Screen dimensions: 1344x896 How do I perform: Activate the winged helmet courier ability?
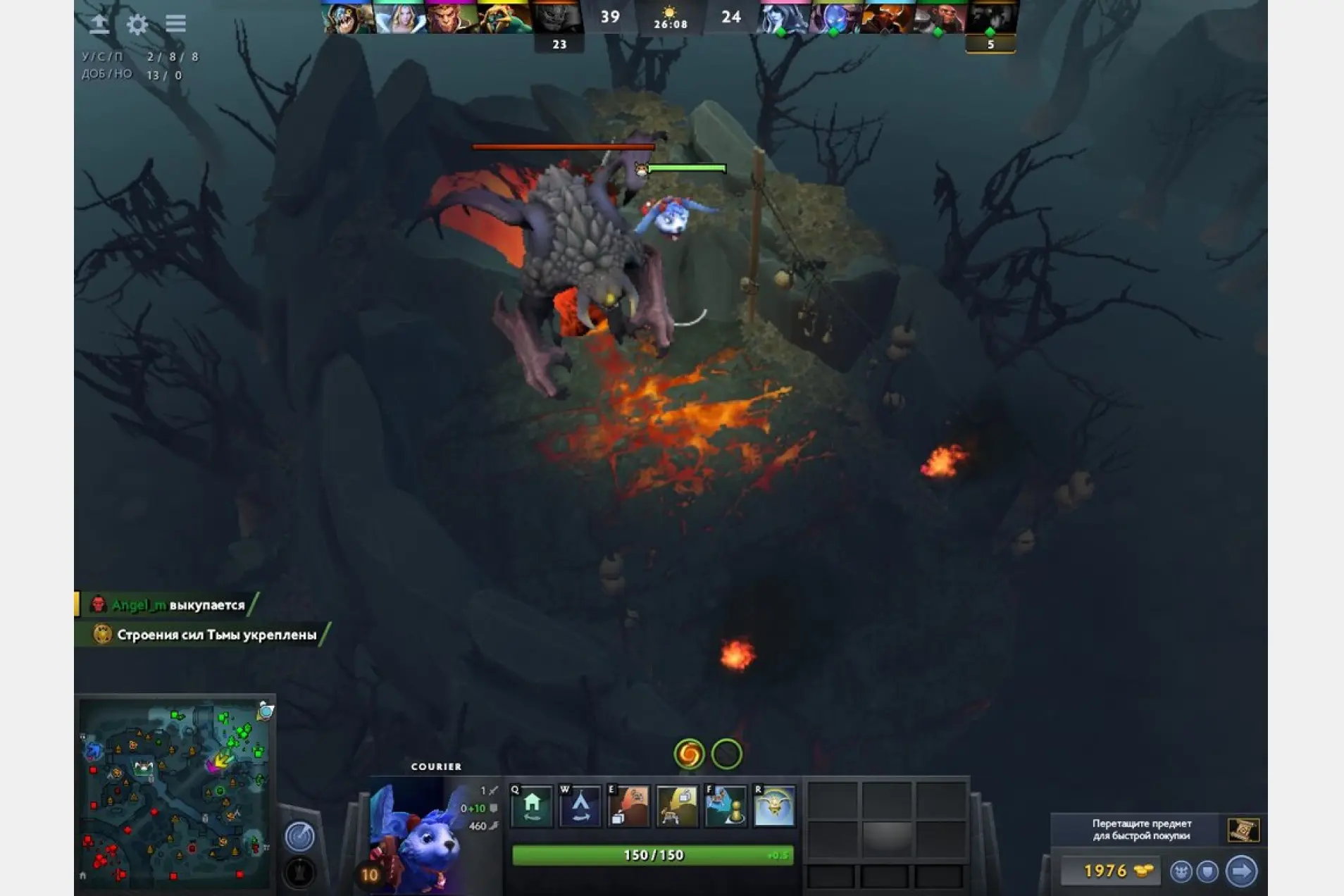(x=774, y=806)
